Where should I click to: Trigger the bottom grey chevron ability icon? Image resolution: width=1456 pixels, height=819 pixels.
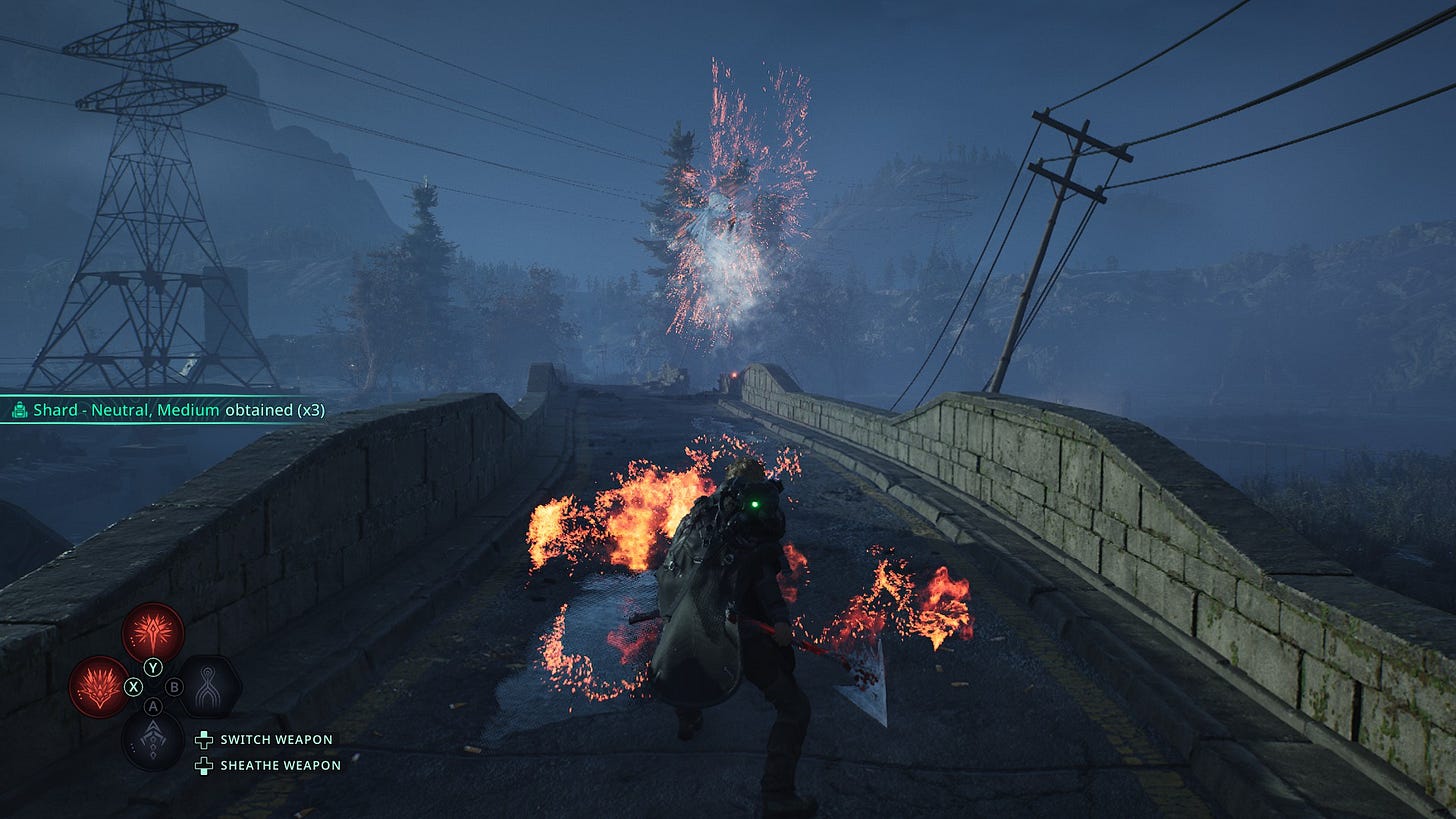click(153, 741)
